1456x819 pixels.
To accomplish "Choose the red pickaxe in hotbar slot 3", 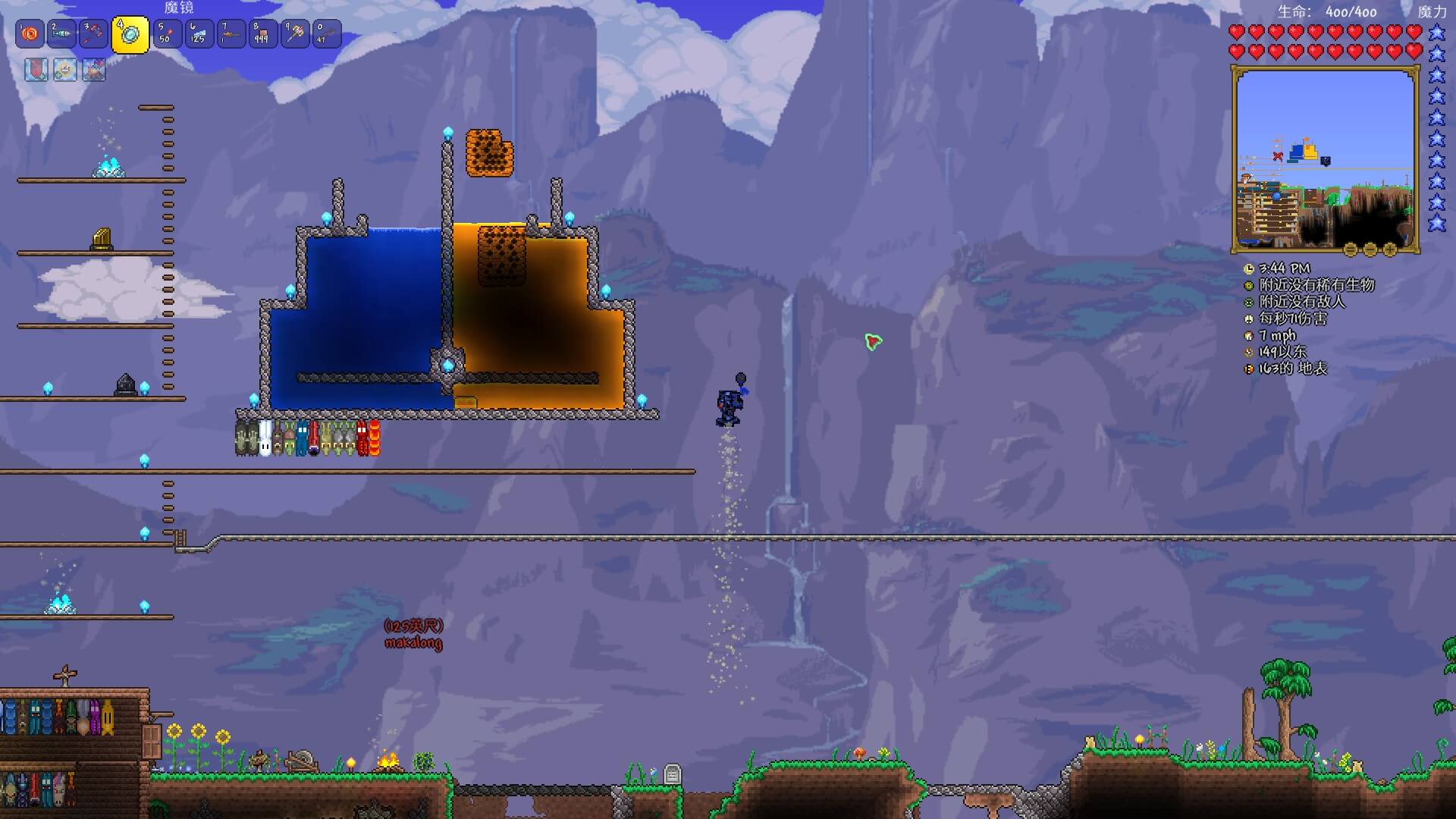I will 94,34.
